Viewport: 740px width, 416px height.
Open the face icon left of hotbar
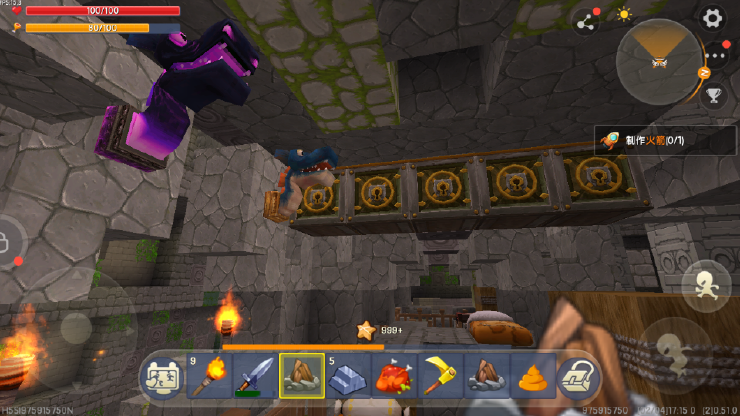tap(161, 377)
